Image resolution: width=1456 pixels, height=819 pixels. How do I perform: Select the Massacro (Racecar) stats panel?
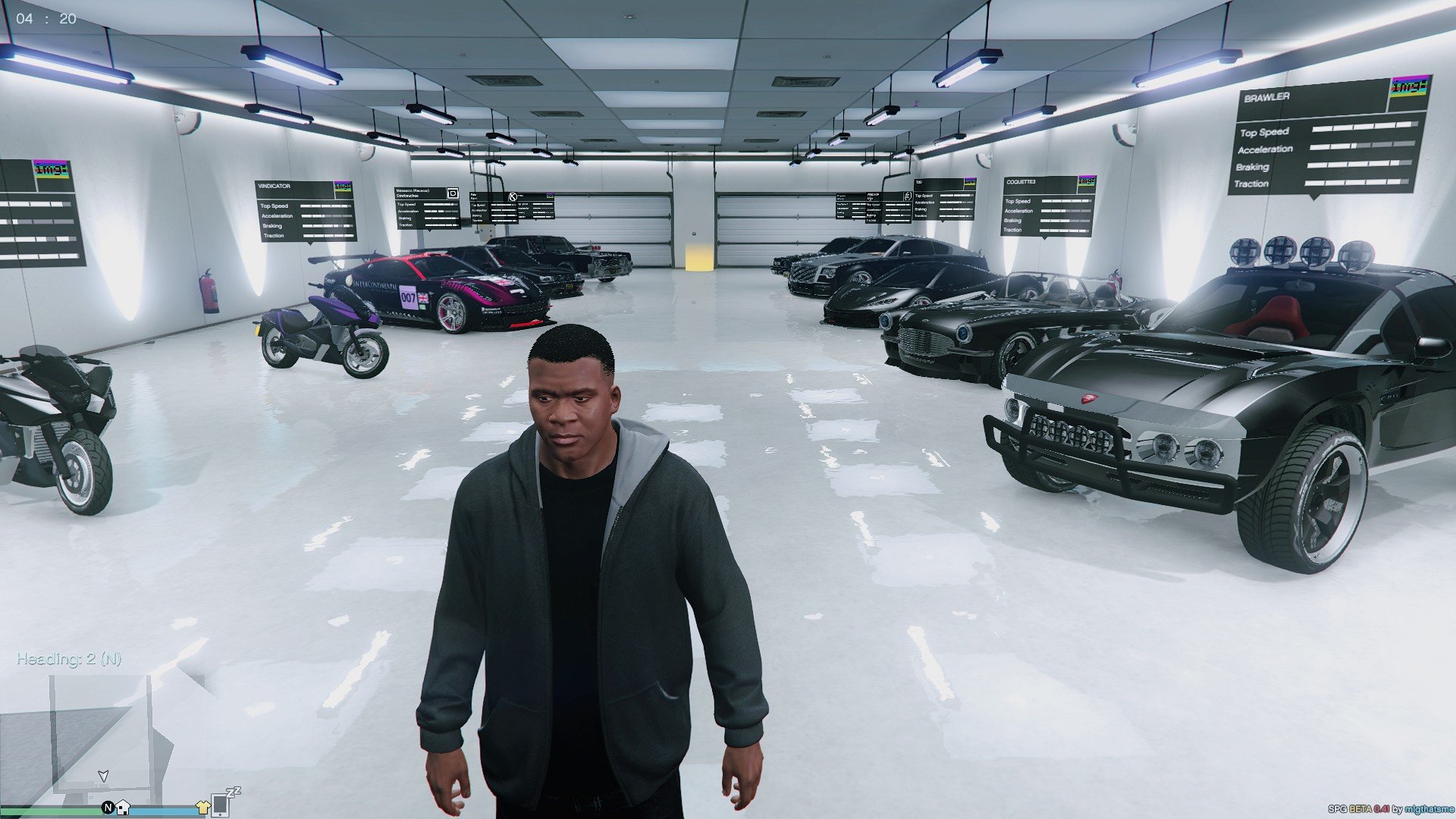tap(427, 208)
